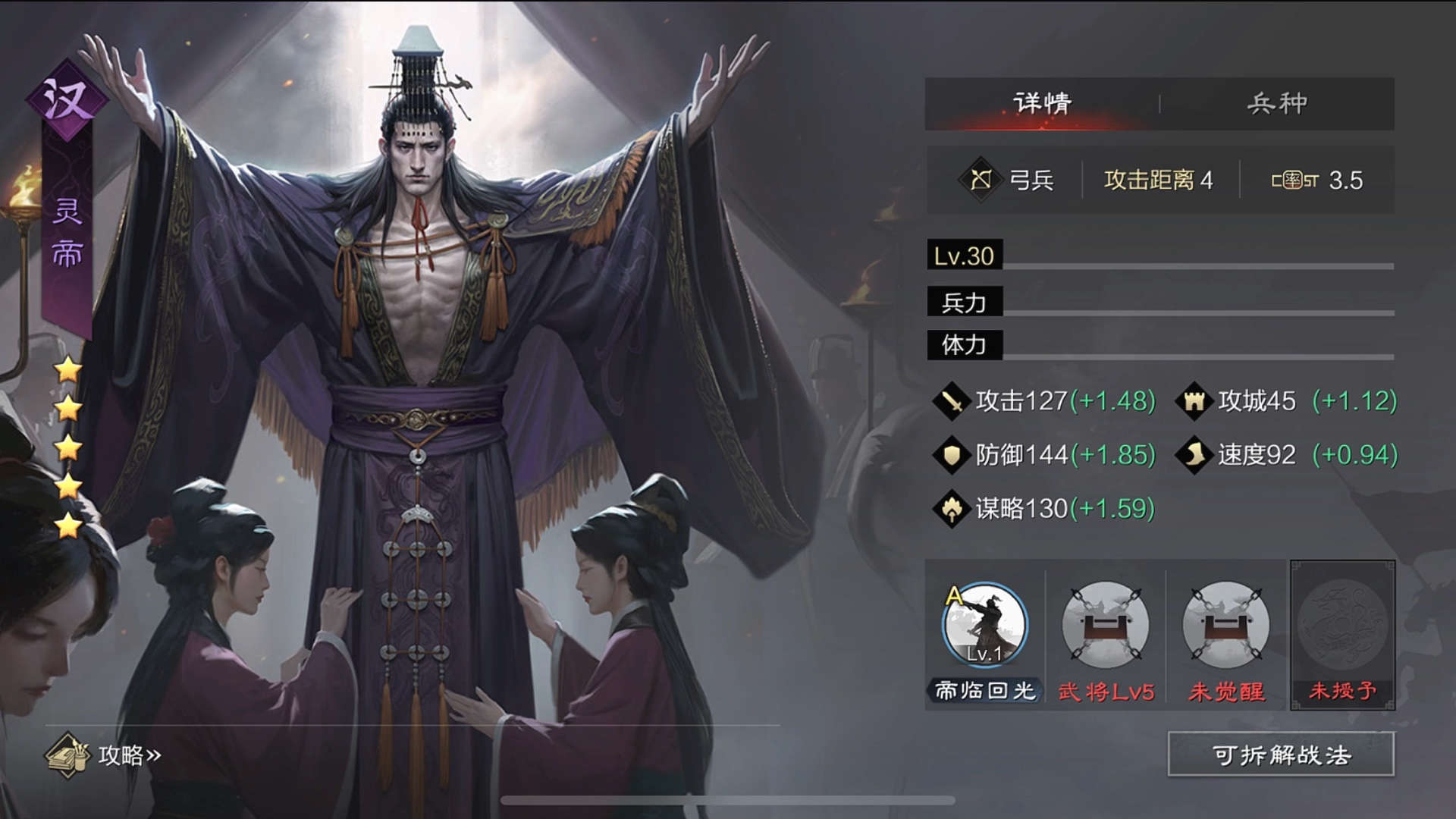Tap the 弓兵 archer troop type icon

tap(981, 180)
